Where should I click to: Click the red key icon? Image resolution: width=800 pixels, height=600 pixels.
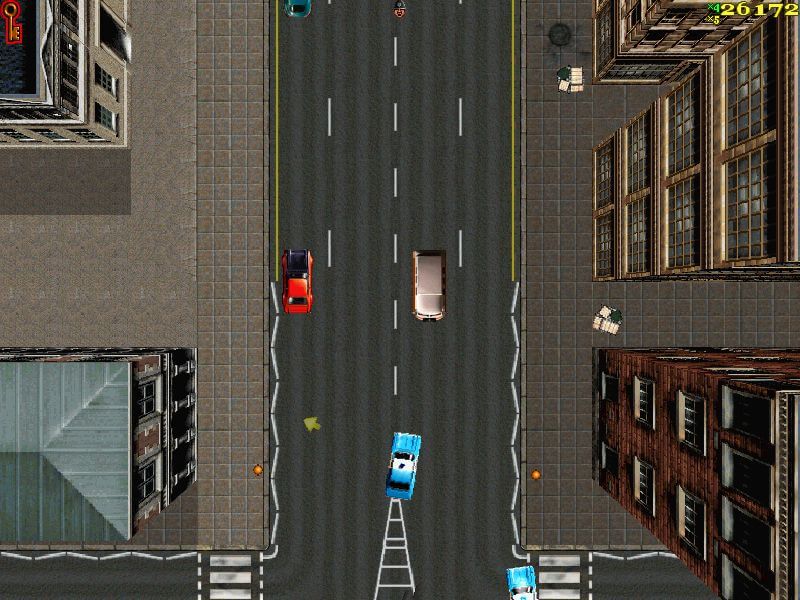14,24
